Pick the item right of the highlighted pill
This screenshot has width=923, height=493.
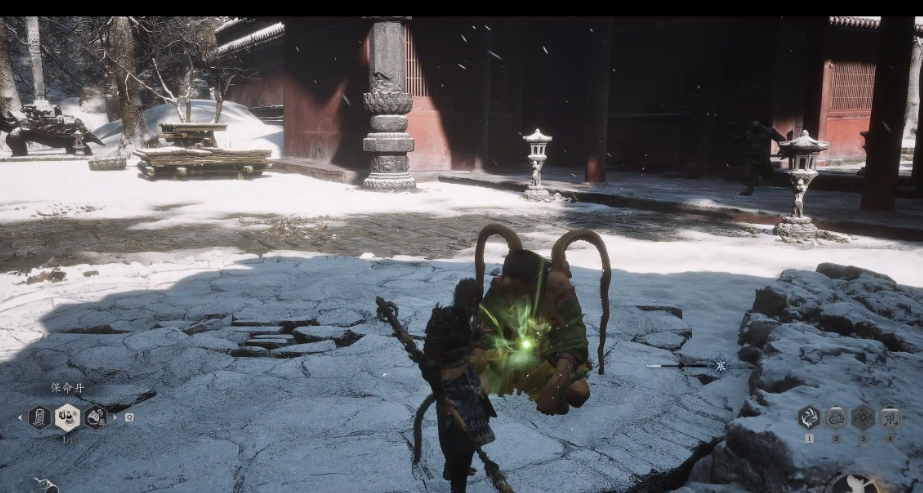[x=95, y=417]
